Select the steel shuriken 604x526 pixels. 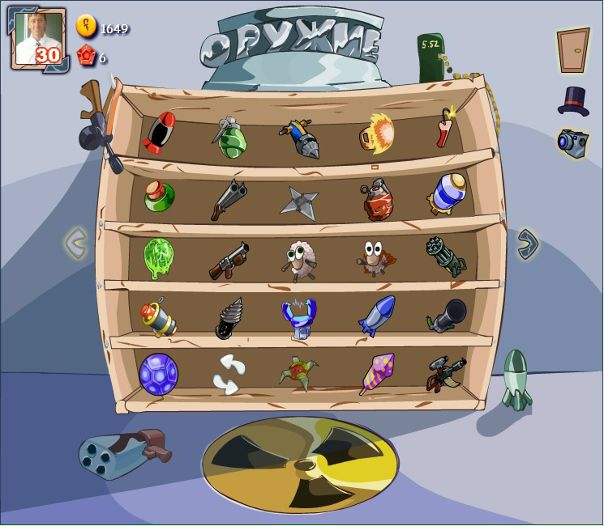click(x=298, y=200)
